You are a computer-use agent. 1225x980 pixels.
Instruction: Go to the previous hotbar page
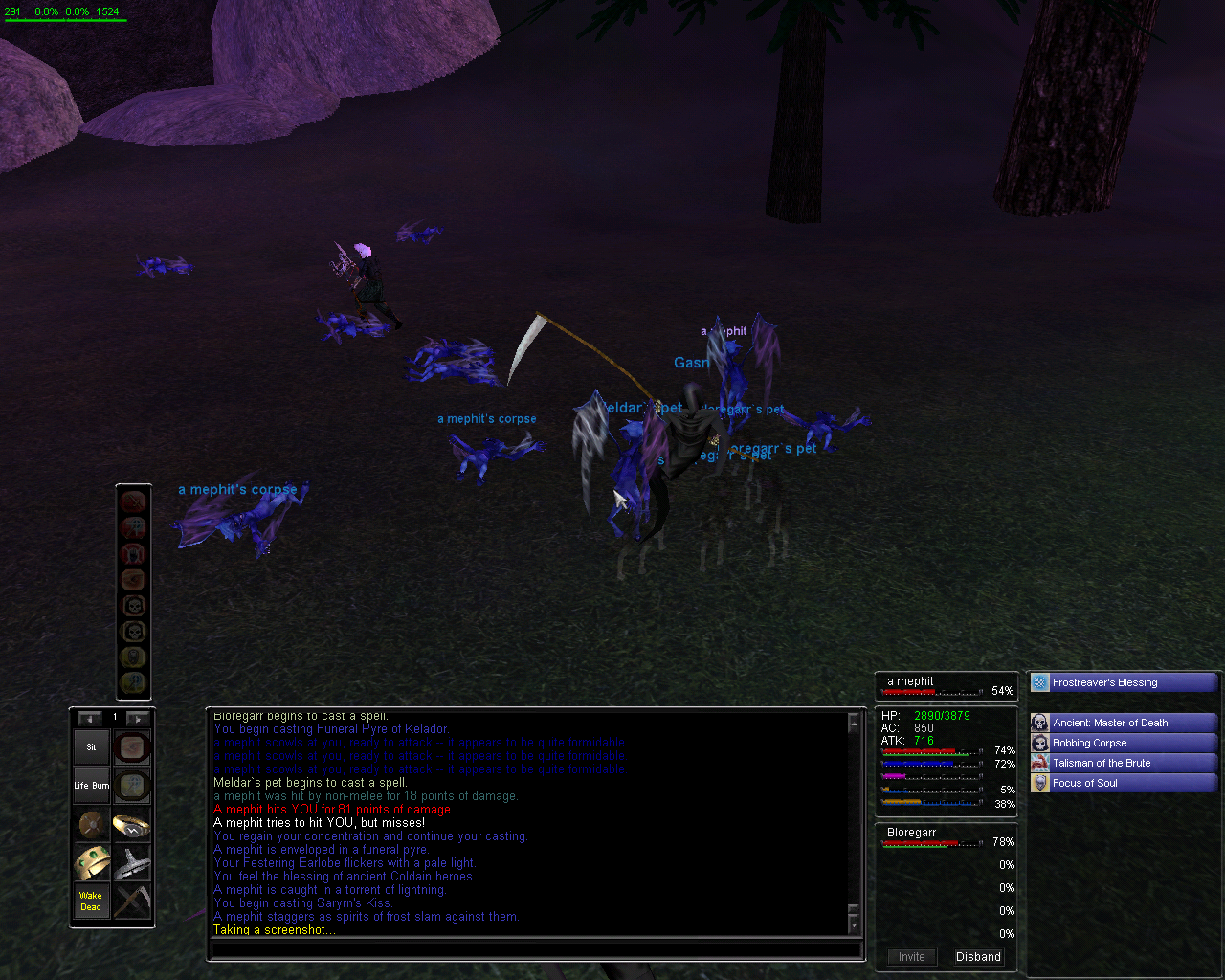90,718
